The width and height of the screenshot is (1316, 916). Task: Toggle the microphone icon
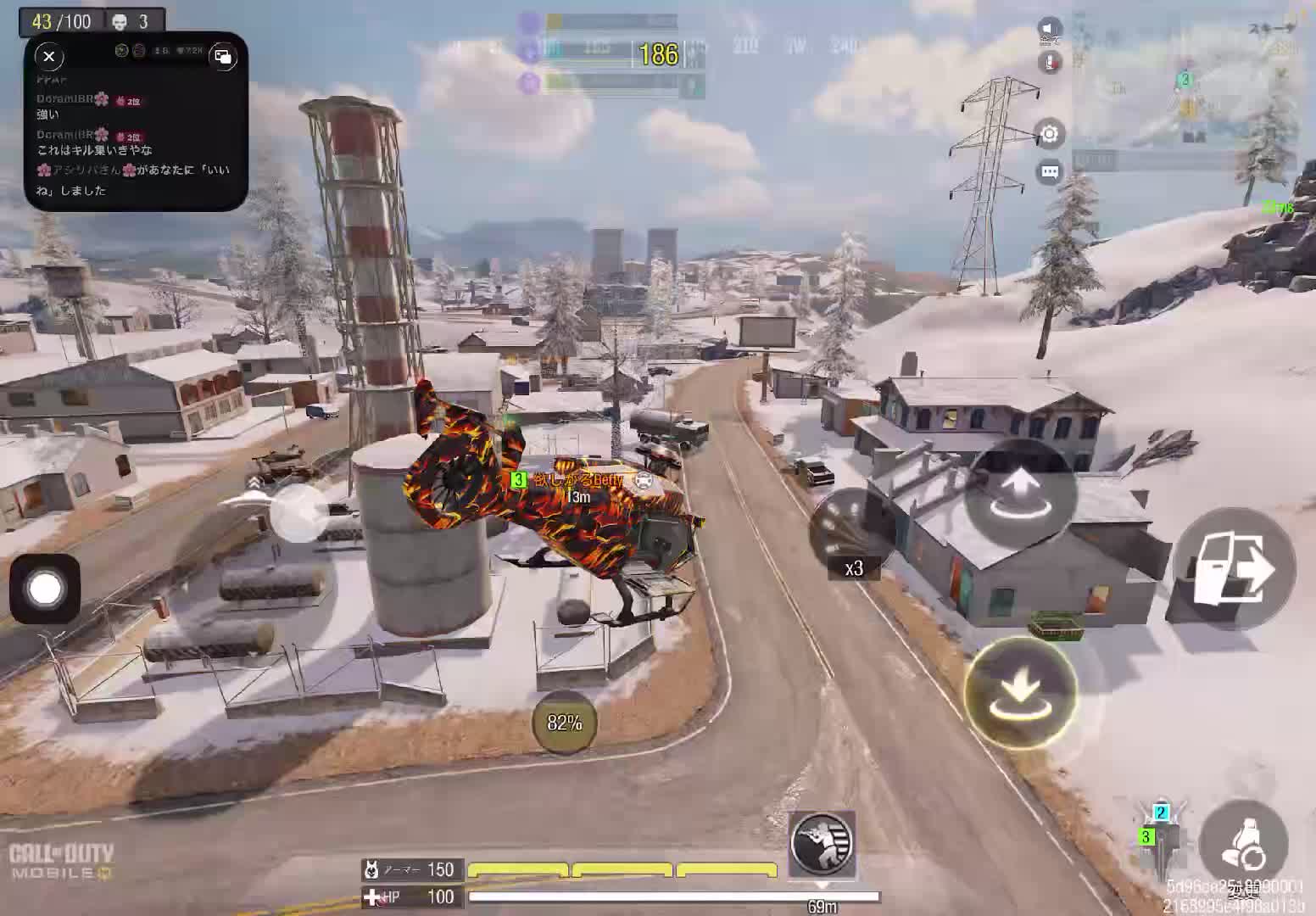click(x=1050, y=62)
